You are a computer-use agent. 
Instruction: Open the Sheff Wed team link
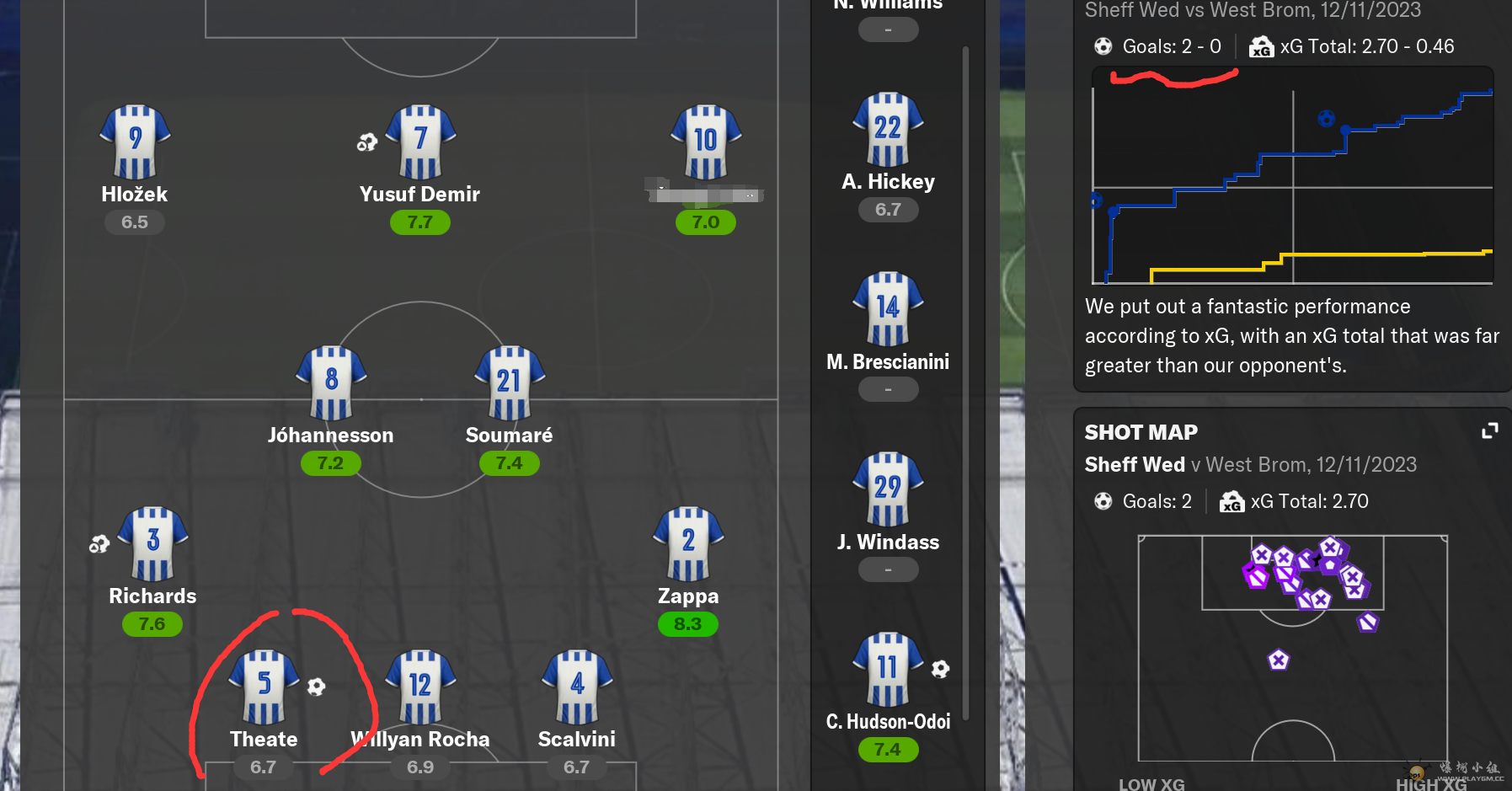1134,464
